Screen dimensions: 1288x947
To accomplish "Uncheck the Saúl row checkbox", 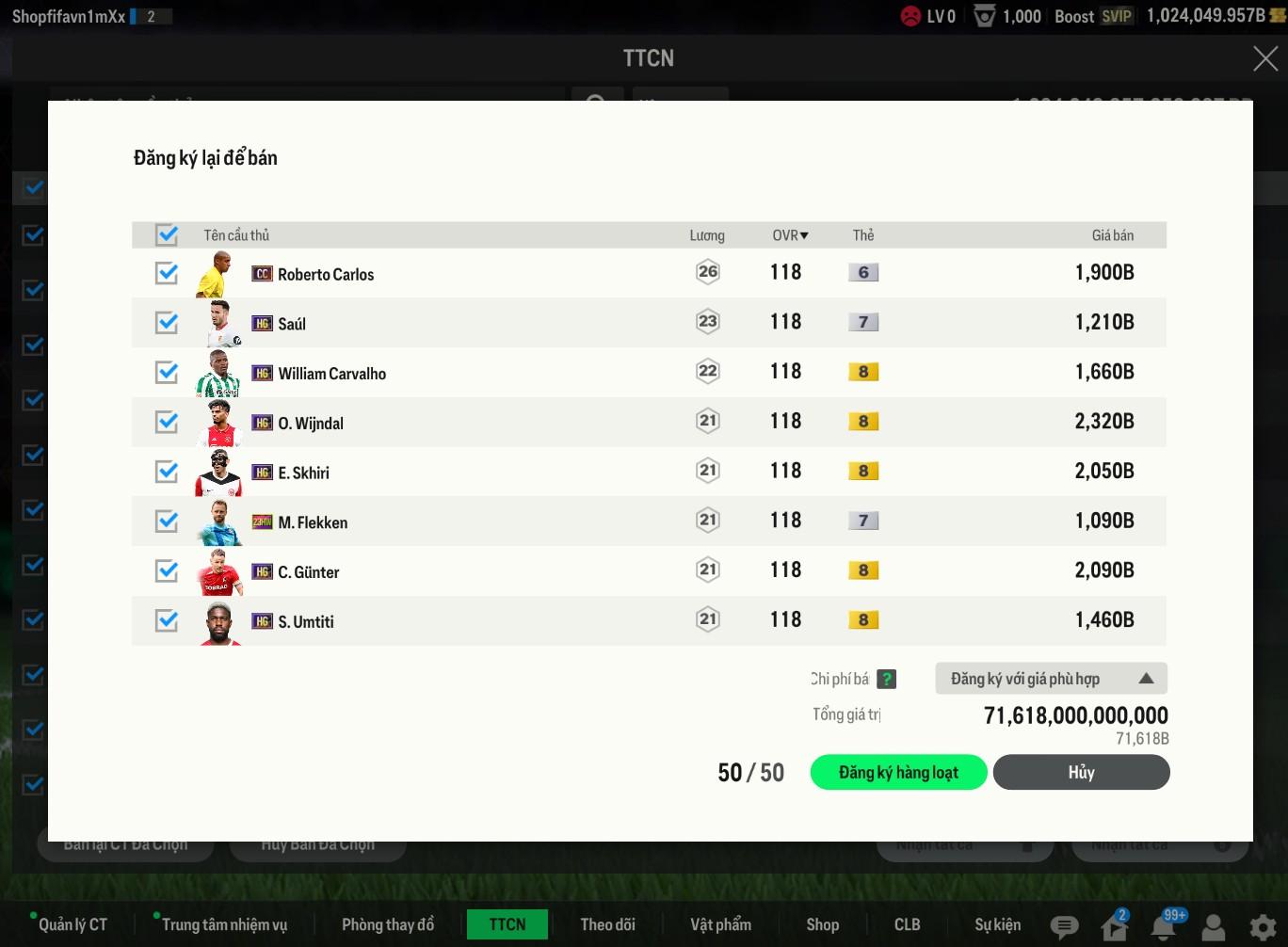I will pyautogui.click(x=167, y=323).
